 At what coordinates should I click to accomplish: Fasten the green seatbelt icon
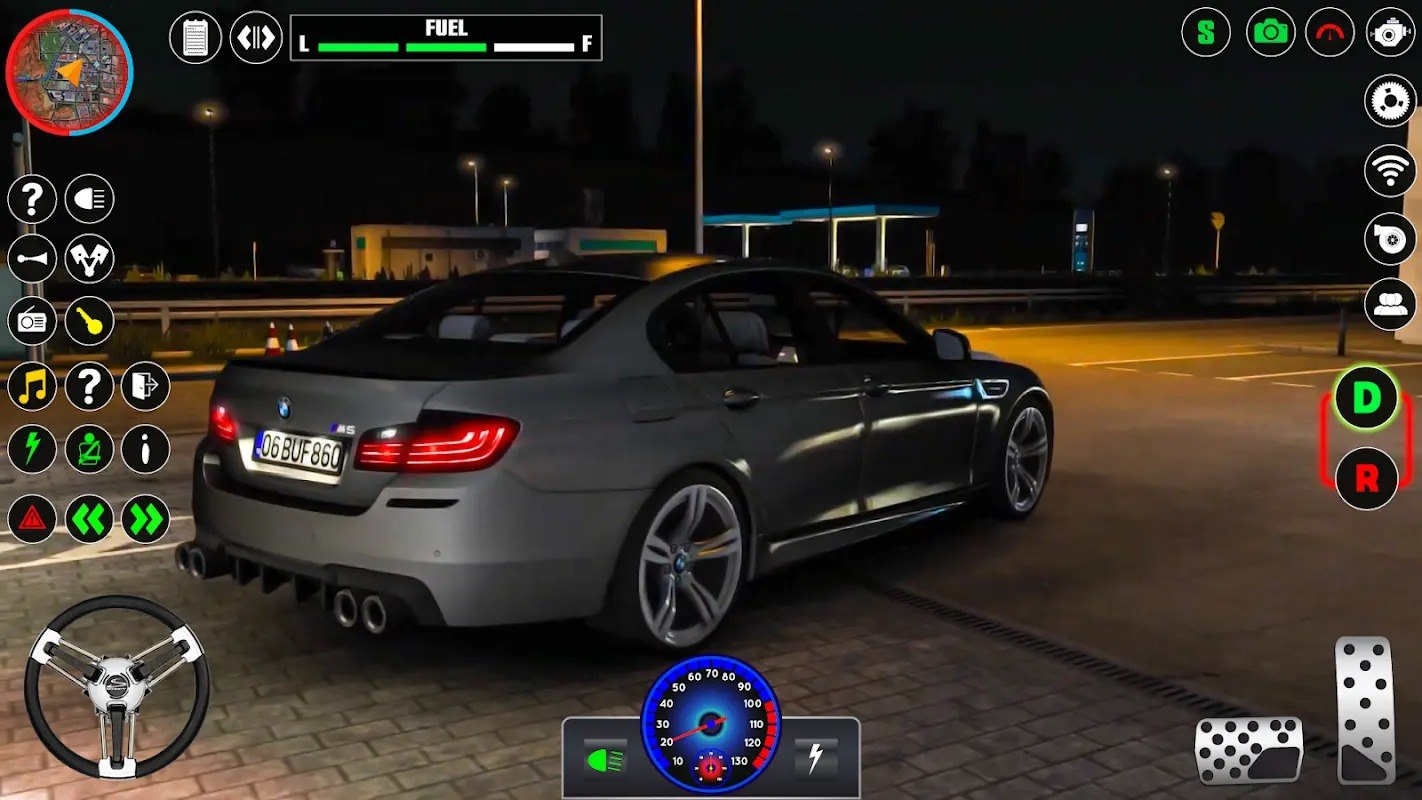tap(90, 449)
